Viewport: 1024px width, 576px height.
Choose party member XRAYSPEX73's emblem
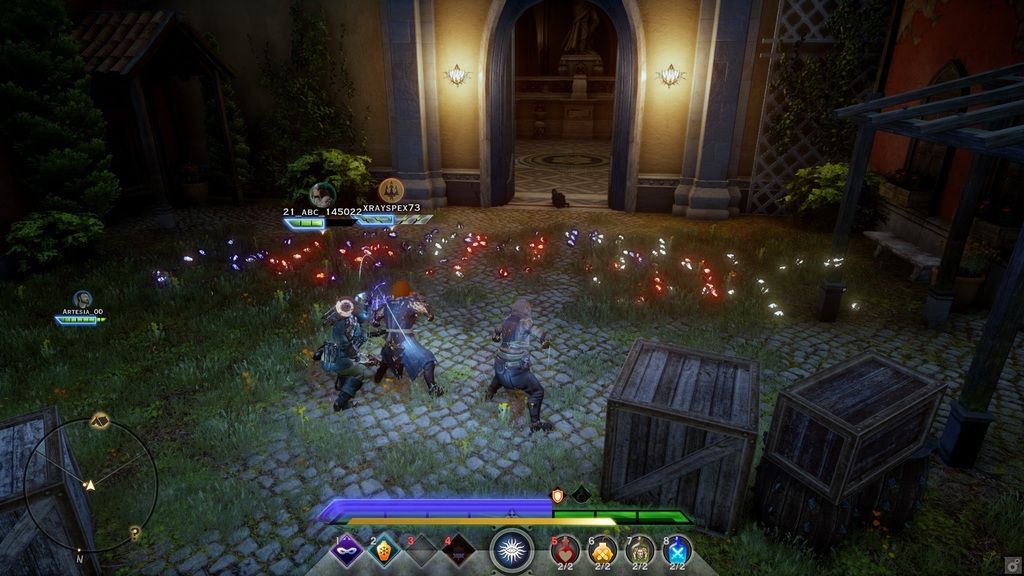pos(391,190)
